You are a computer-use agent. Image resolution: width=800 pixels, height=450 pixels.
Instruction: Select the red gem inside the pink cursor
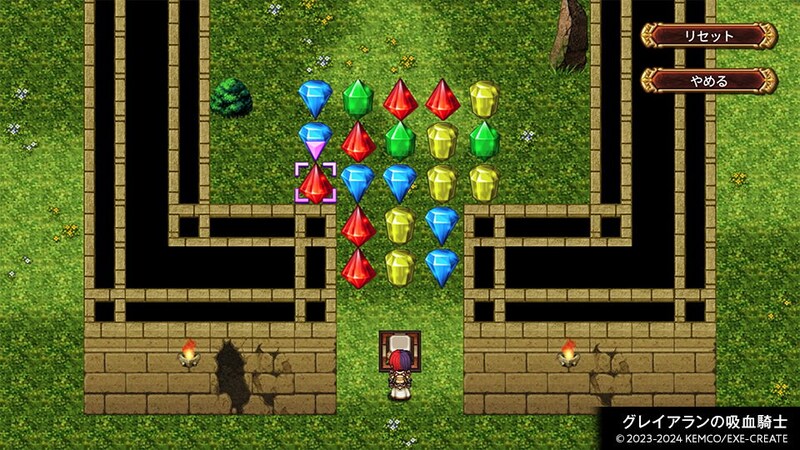click(316, 184)
